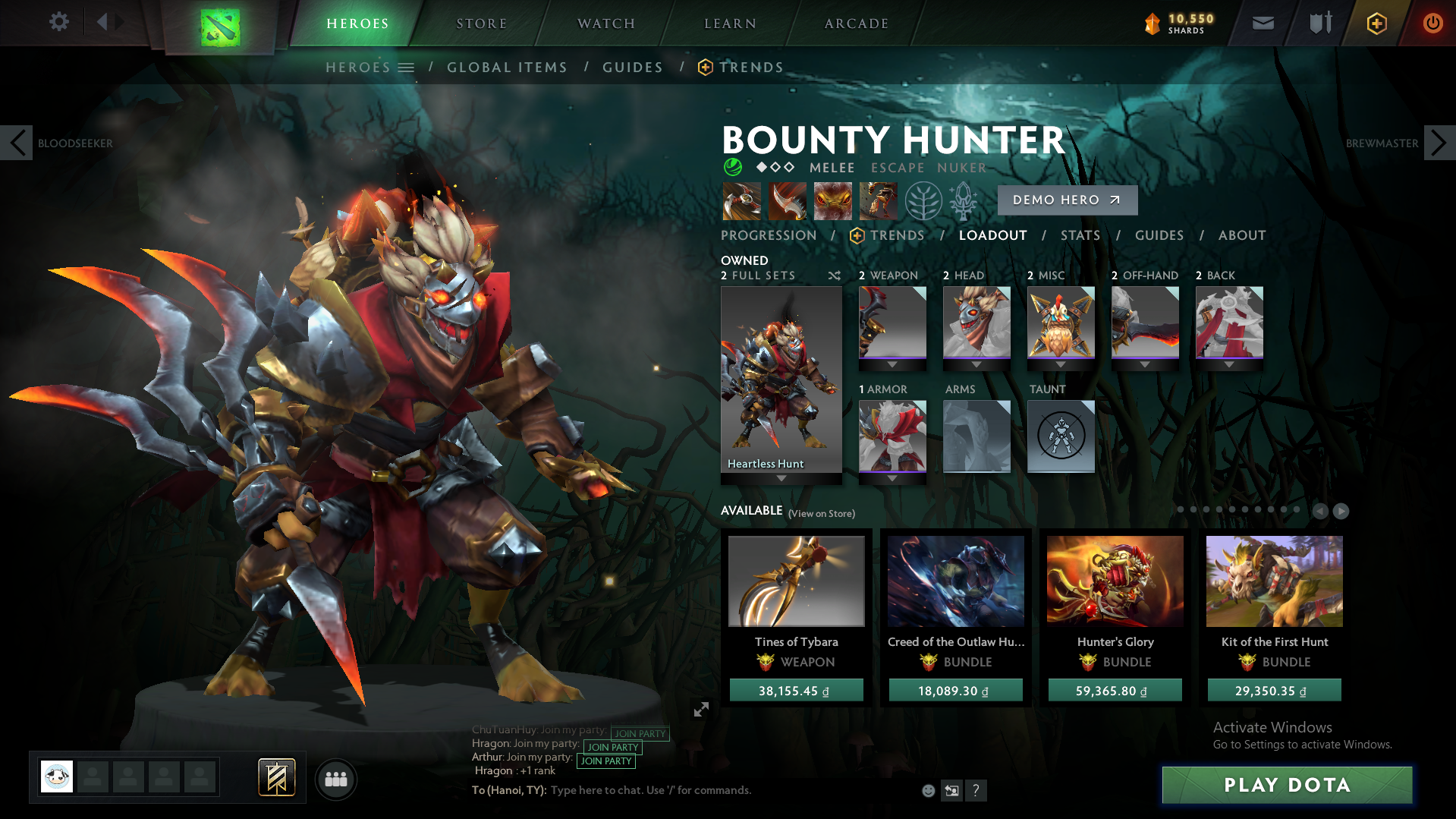Open the mail notifications icon

tap(1262, 23)
